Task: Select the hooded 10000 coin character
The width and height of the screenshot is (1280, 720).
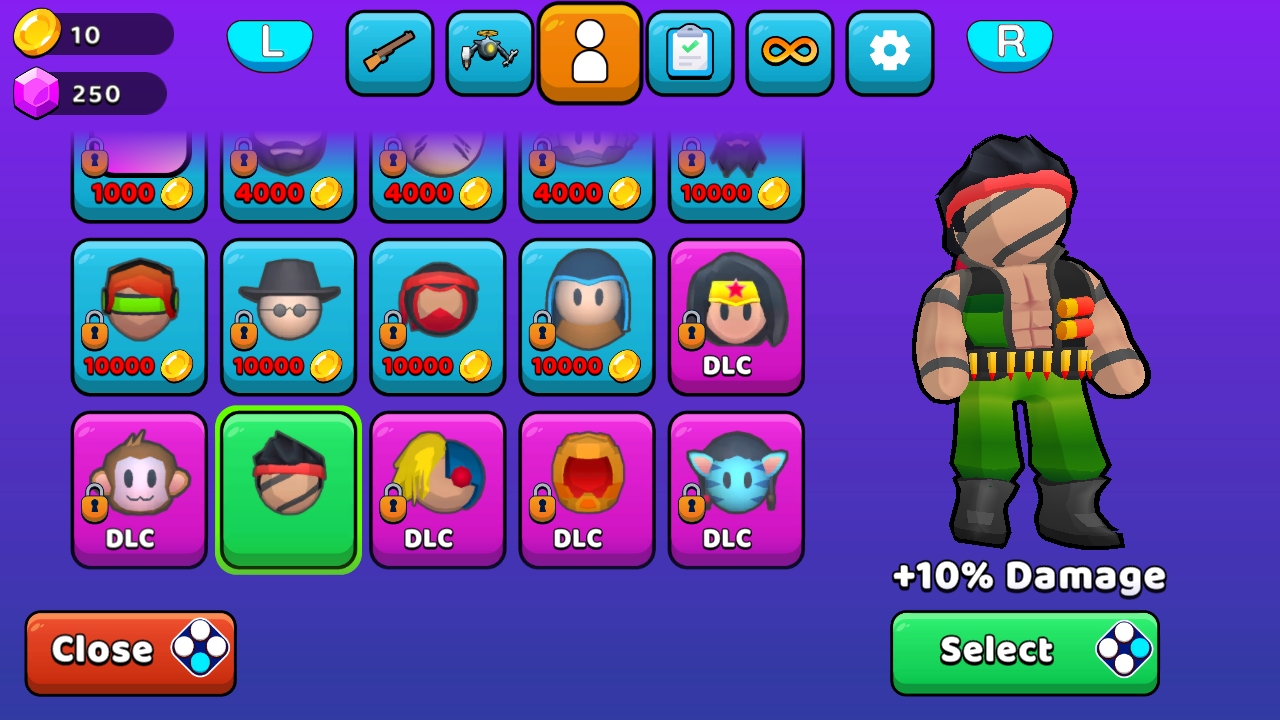Action: click(x=587, y=315)
